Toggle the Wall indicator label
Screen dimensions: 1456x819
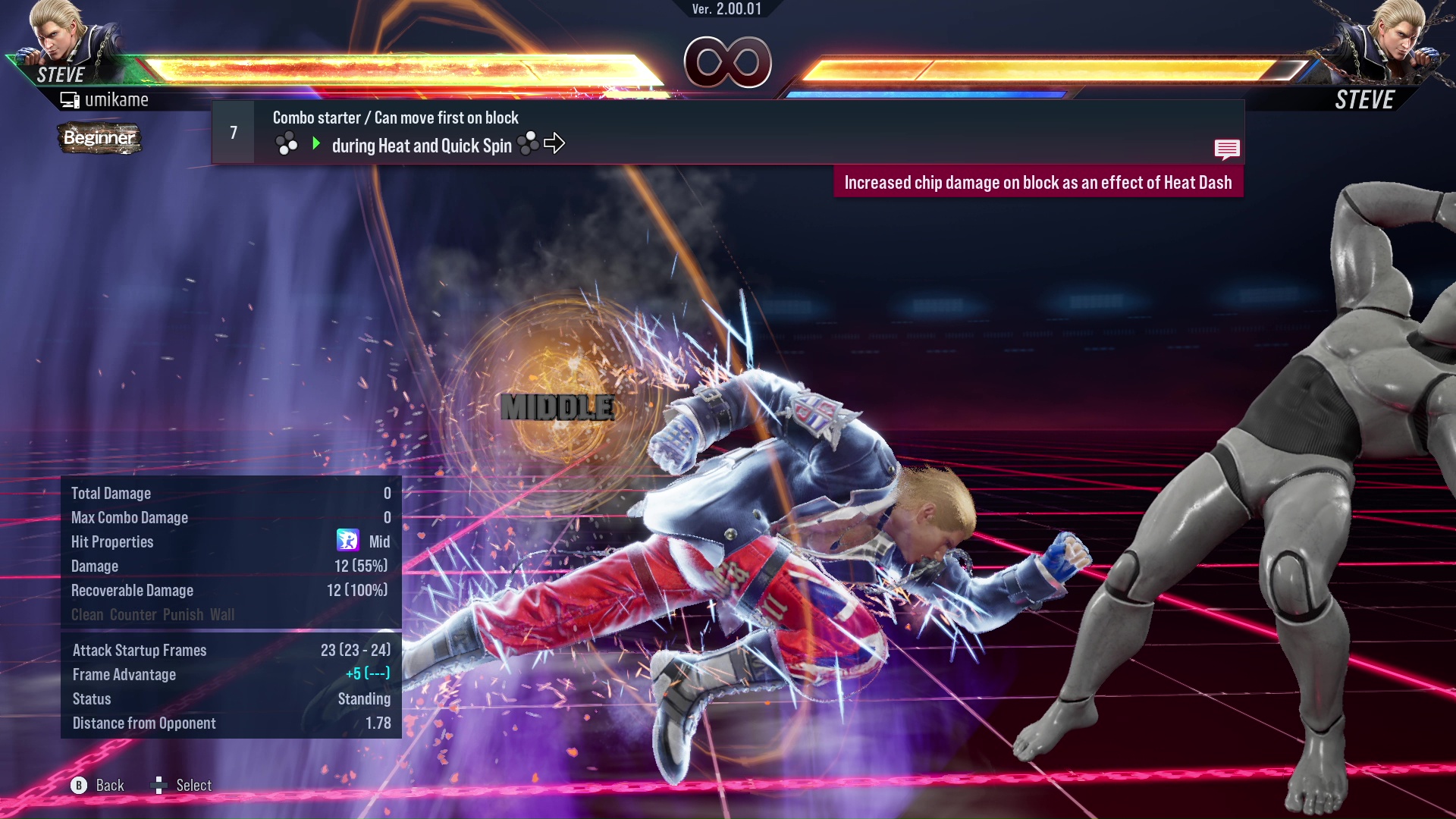(224, 615)
